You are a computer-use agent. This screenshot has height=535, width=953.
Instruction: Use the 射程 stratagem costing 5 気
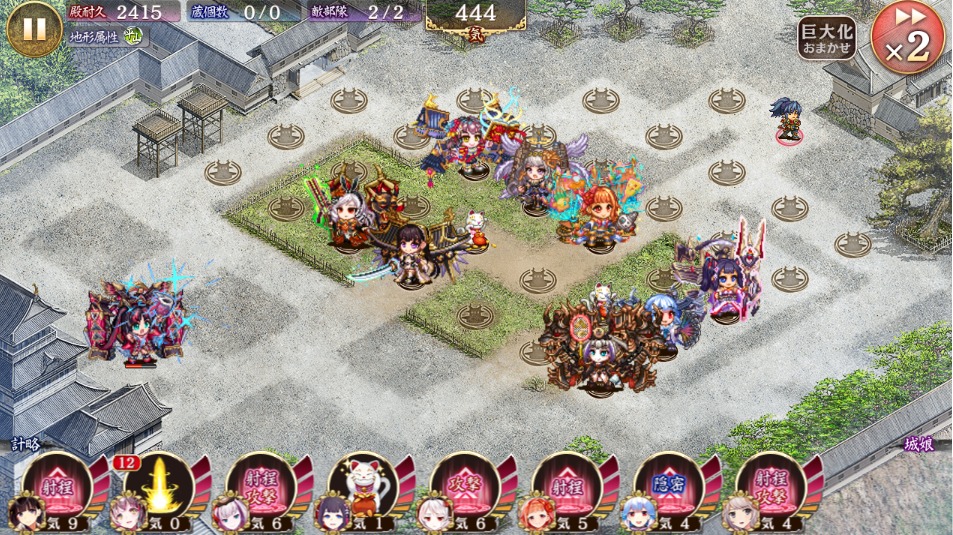pos(567,485)
